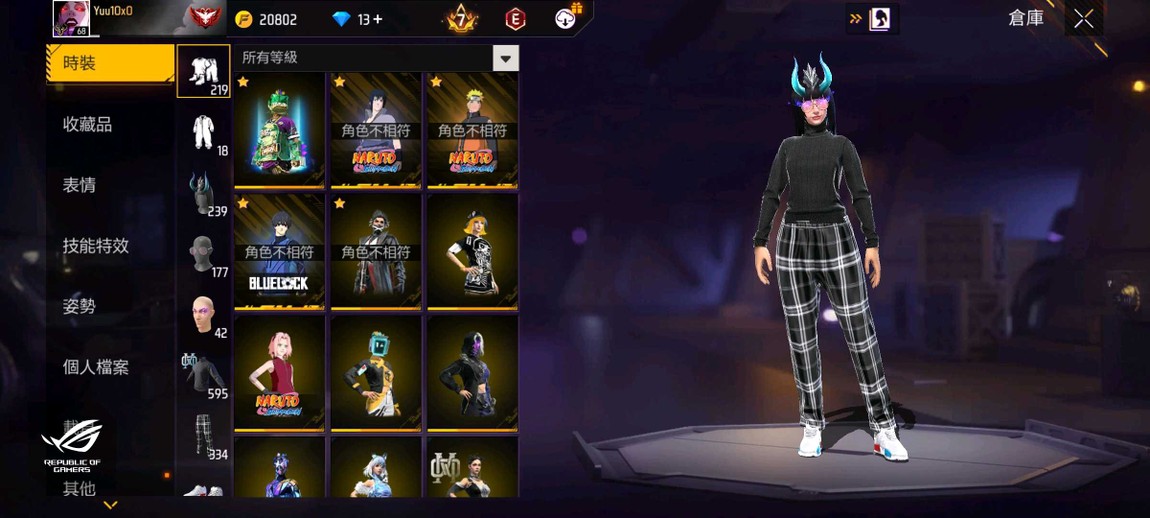Screen dimensions: 1150x518
Task: Pick the pink-haired Sakura Naruto outfit
Action: 279,373
